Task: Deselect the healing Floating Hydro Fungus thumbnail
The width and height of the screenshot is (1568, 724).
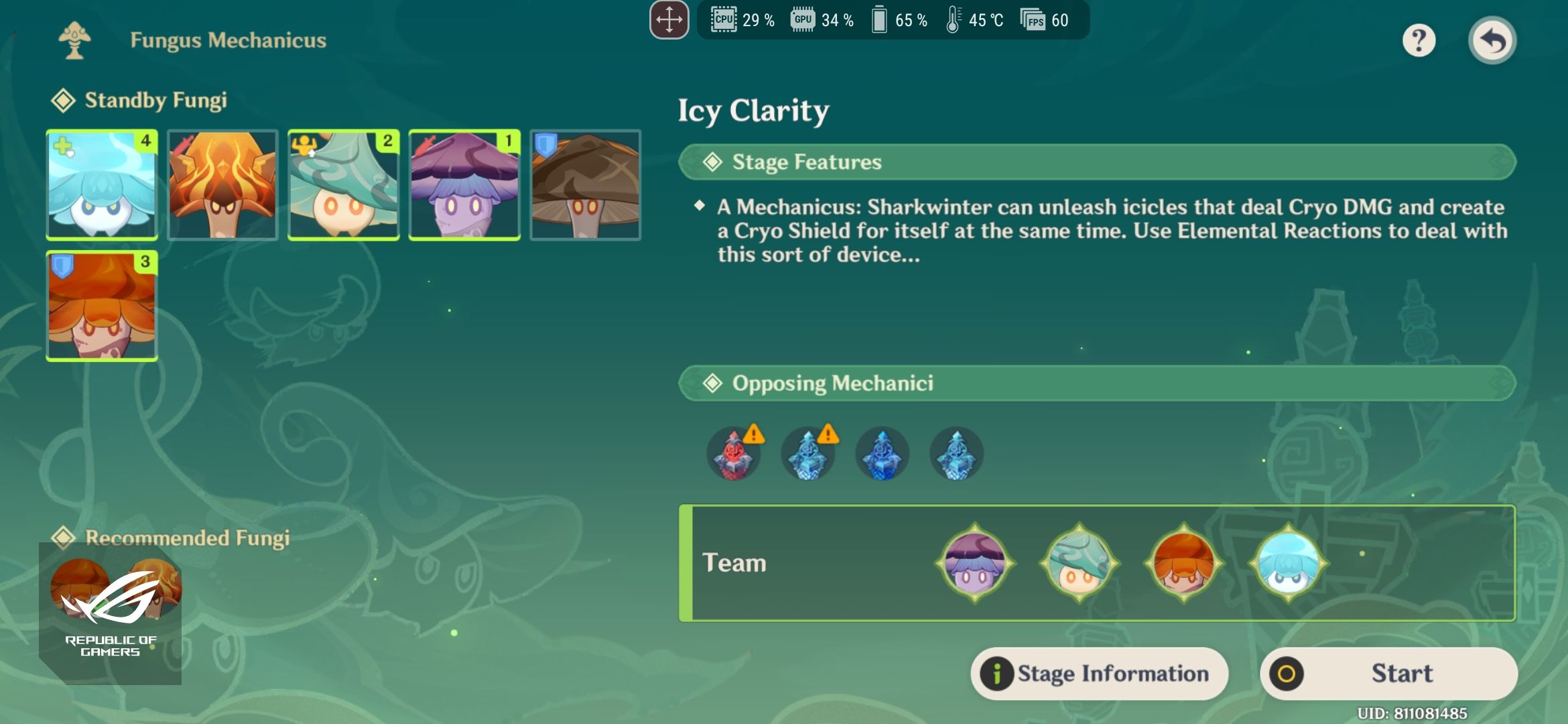Action: click(x=101, y=186)
